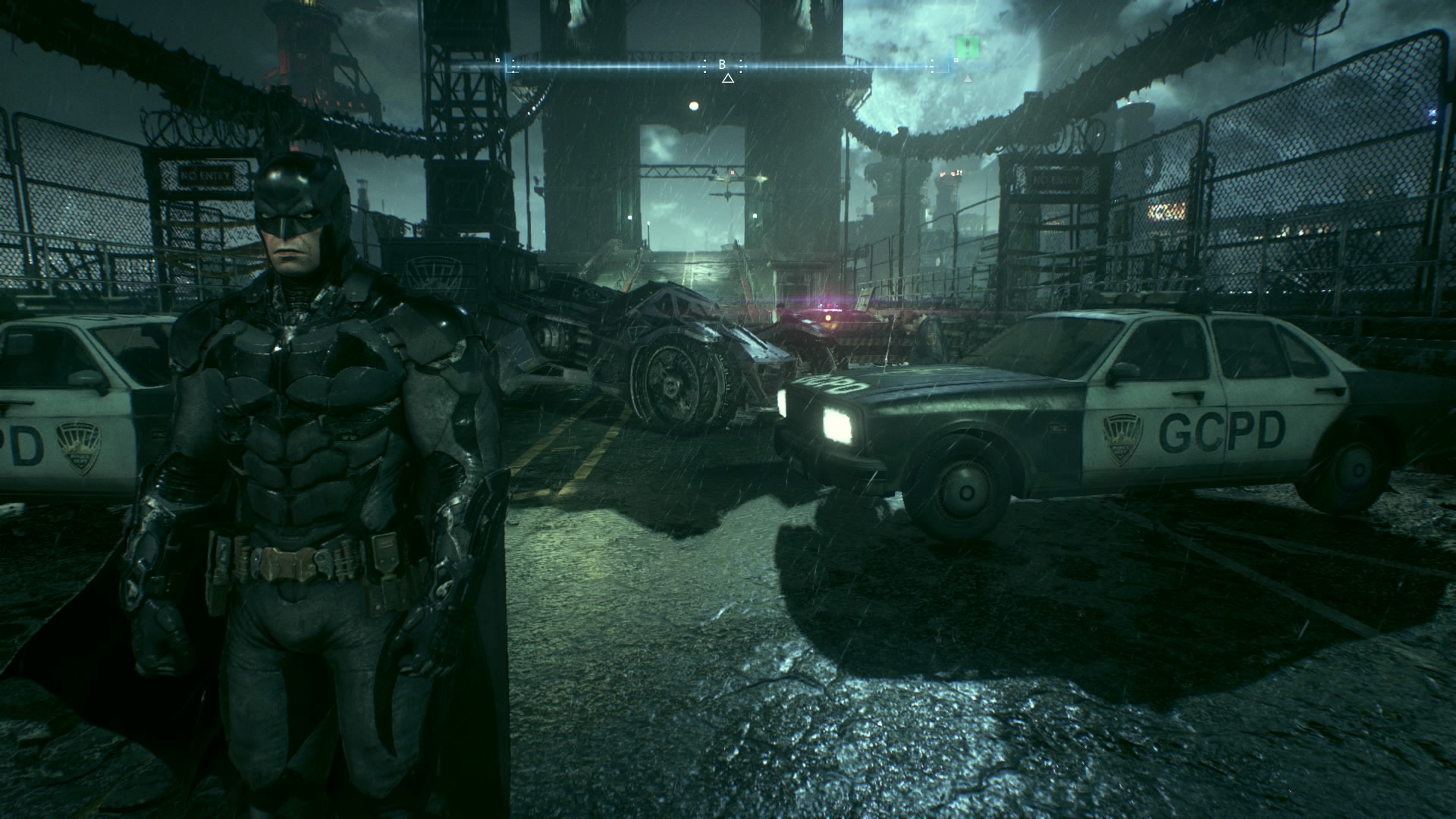Select the B heading on compass bar
Image resolution: width=1456 pixels, height=819 pixels.
(723, 65)
